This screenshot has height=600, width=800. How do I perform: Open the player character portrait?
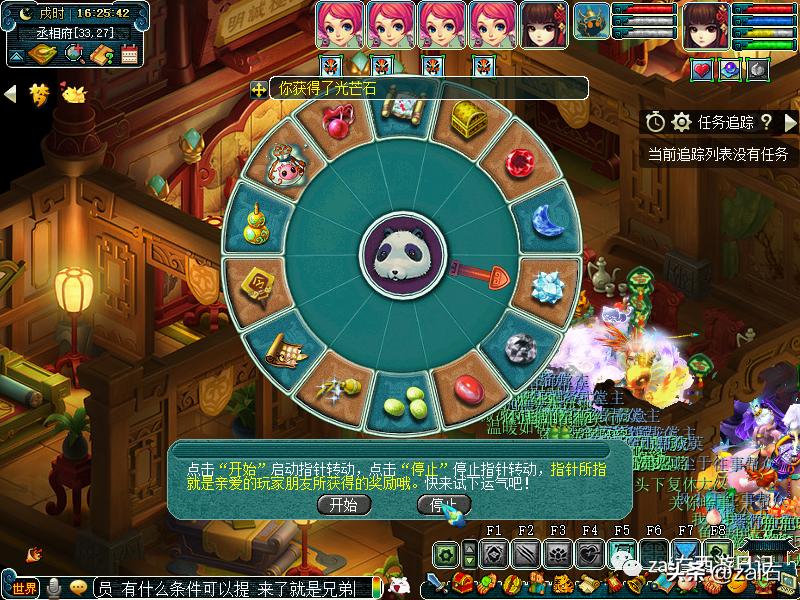tap(705, 25)
